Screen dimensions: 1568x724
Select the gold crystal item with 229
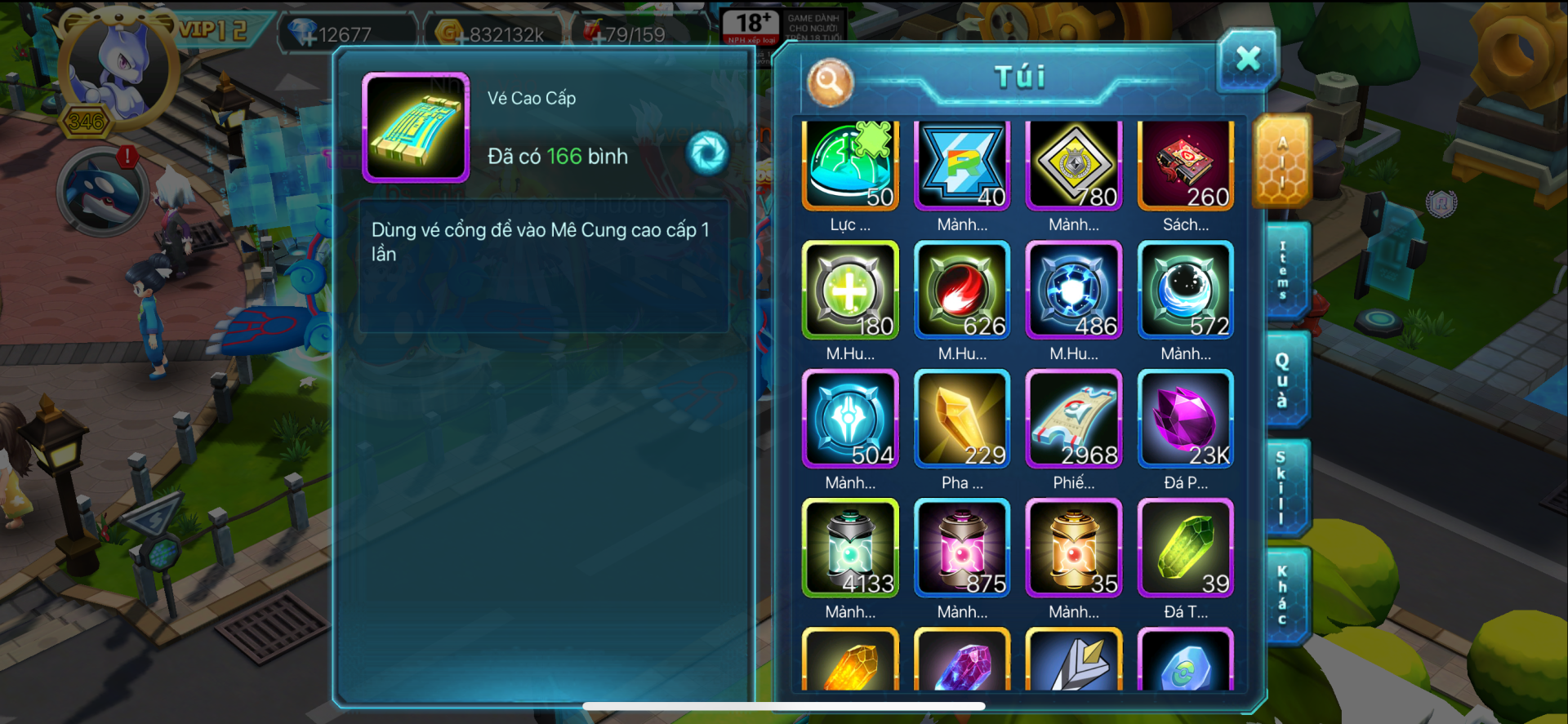pyautogui.click(x=962, y=419)
